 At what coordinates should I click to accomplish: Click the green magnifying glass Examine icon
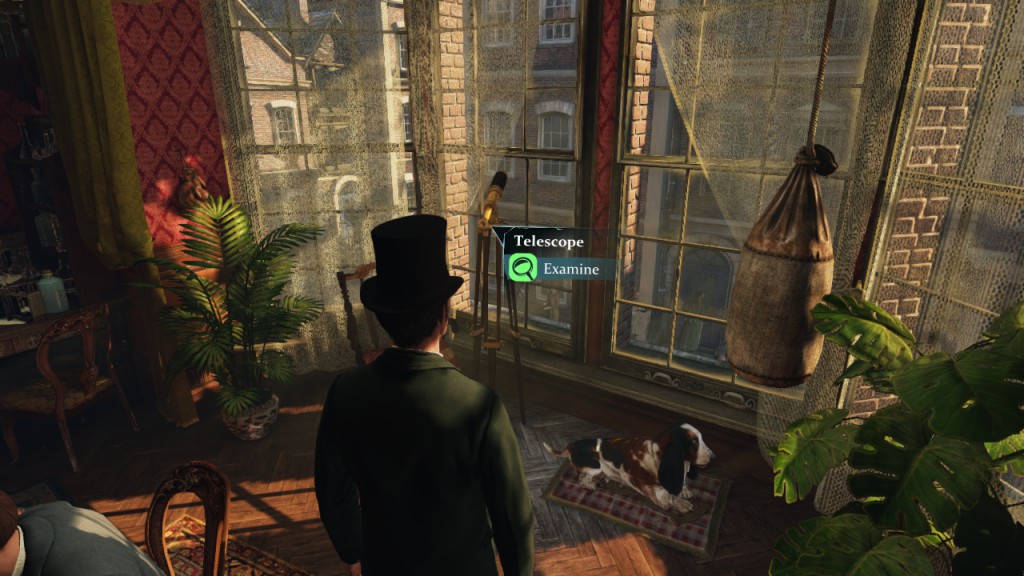(522, 268)
